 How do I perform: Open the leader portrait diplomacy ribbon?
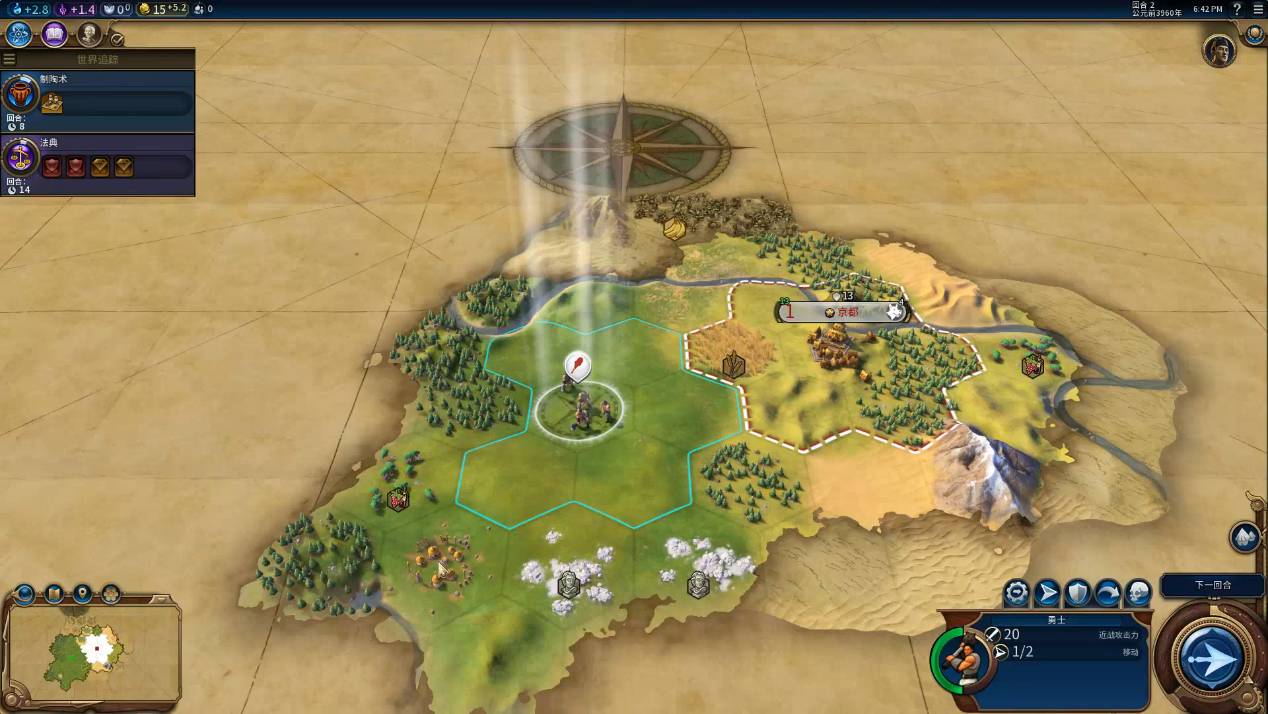[x=1219, y=50]
